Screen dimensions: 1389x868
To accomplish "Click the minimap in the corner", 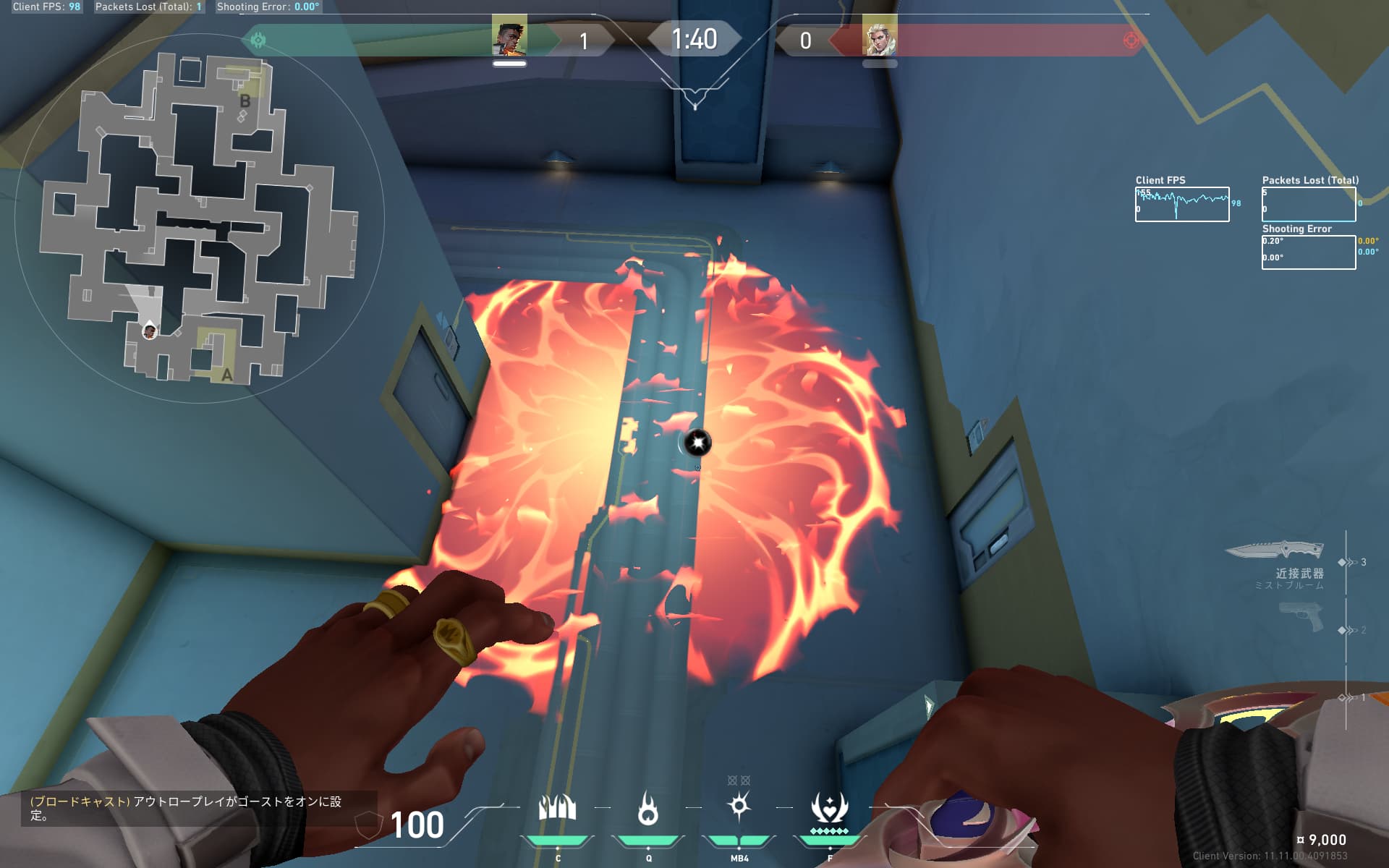I will click(199, 217).
